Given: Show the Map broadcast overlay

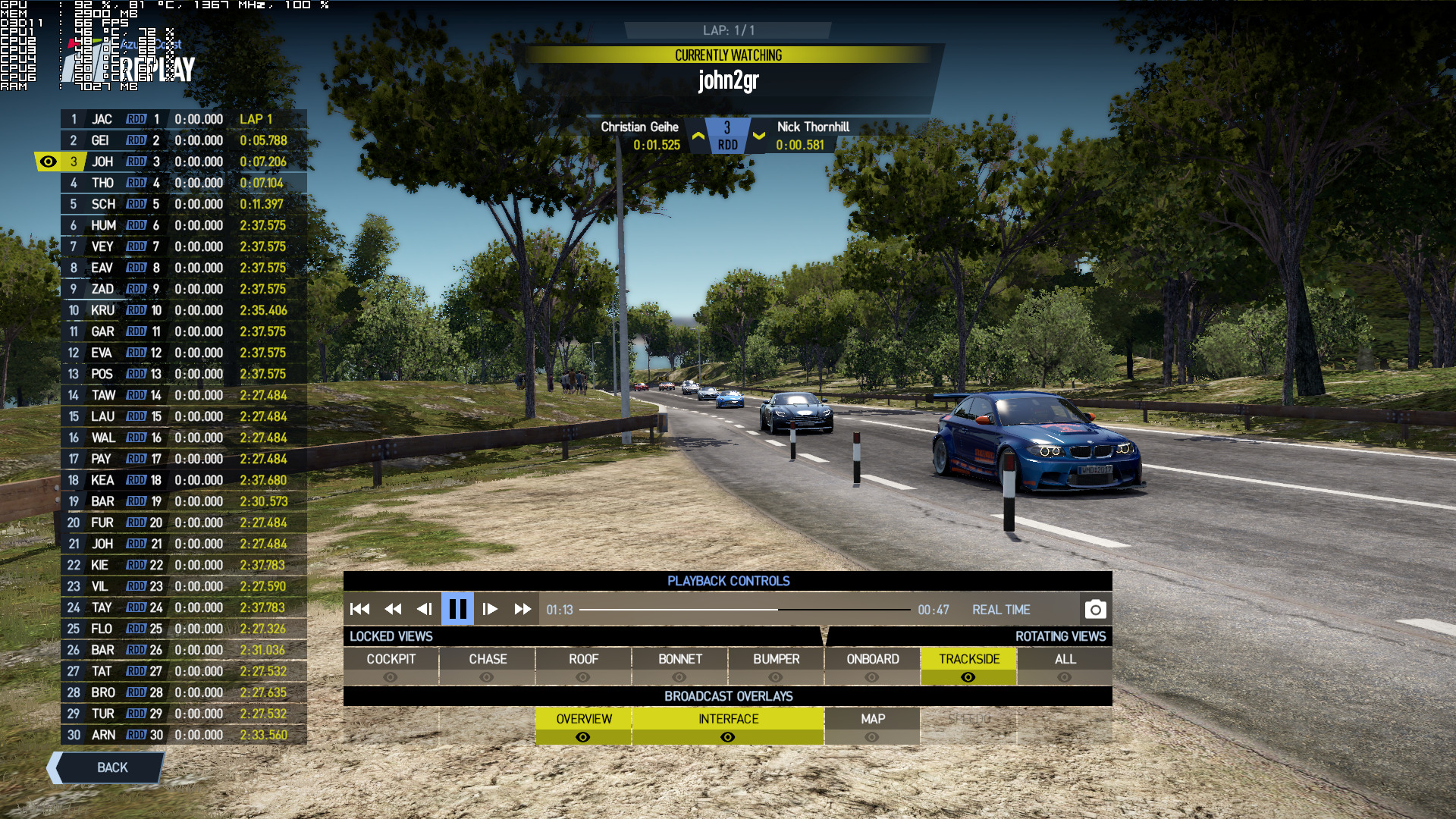Looking at the screenshot, I should tap(872, 726).
